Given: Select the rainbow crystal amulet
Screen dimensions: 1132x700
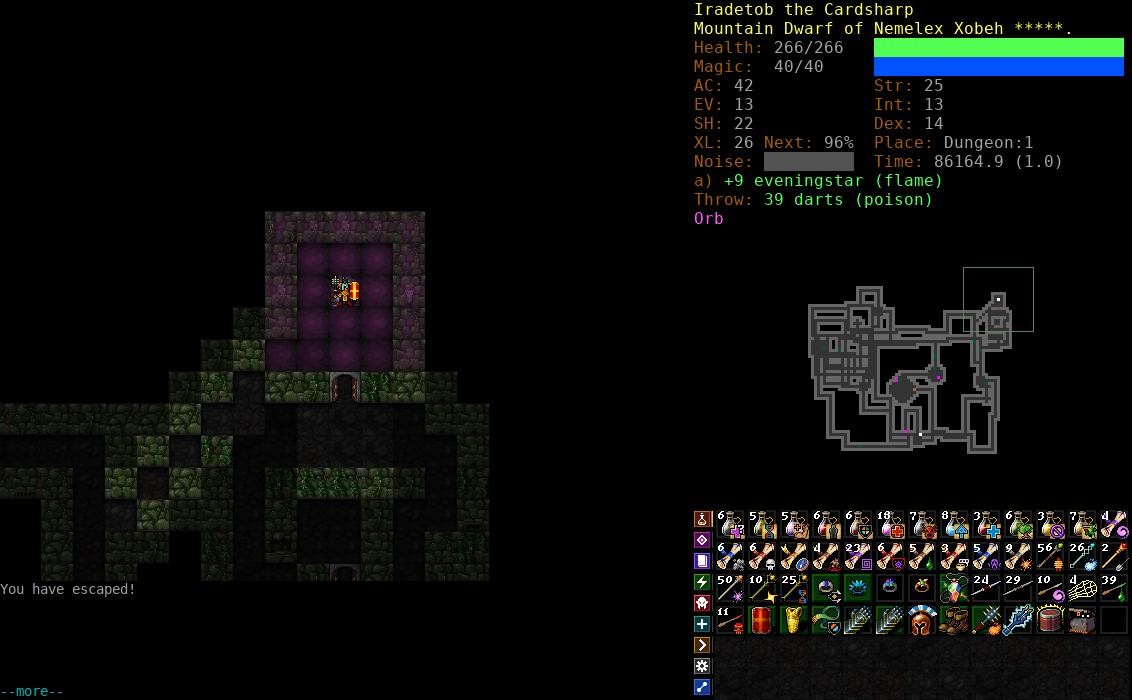Looking at the screenshot, I should point(954,588).
